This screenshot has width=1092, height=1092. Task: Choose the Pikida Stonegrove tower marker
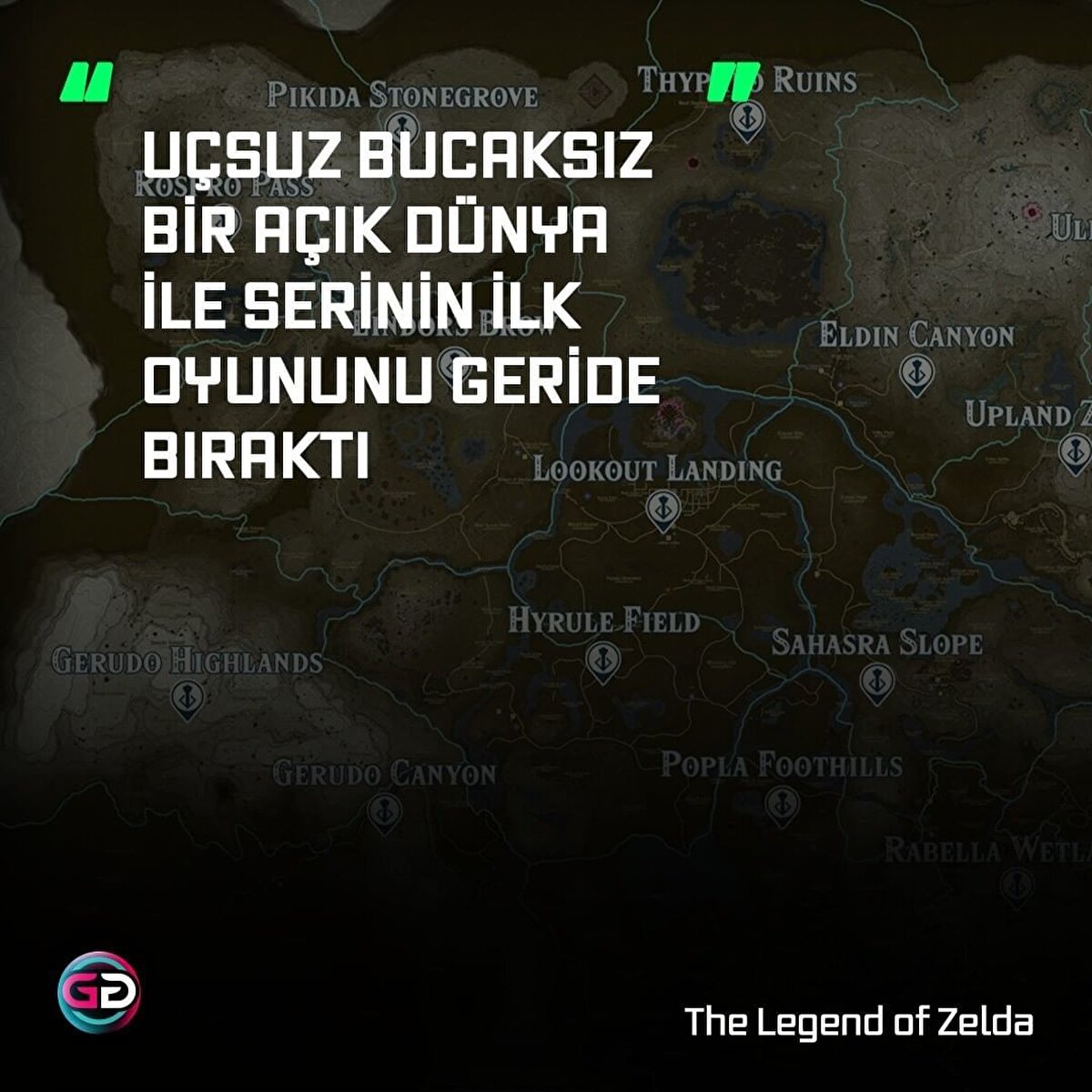pos(400,126)
